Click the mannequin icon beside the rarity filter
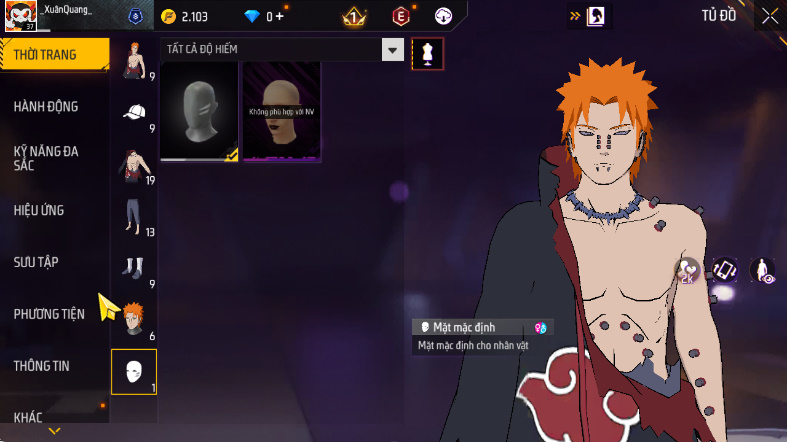 [427, 53]
